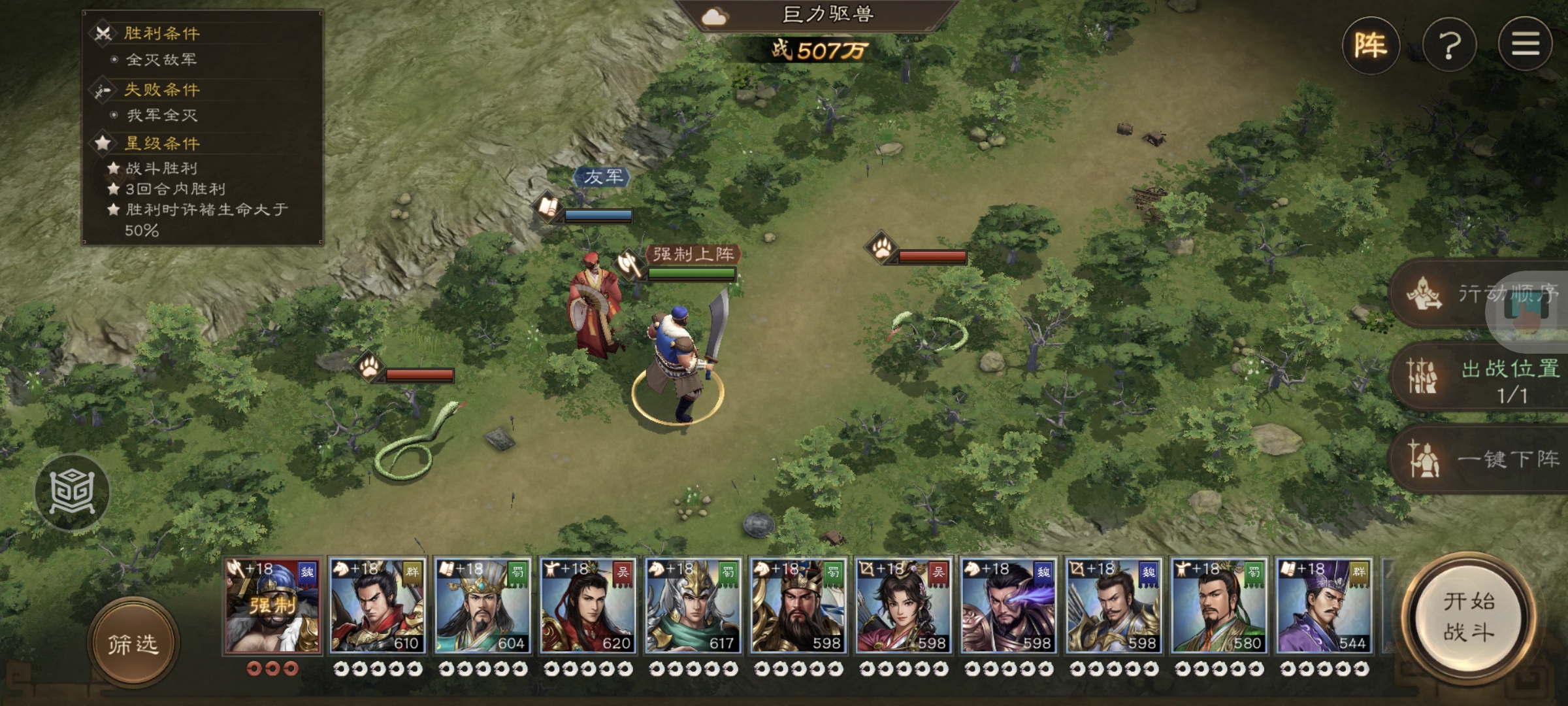This screenshot has height=706, width=1568.
Task: Open the hamburger main menu
Action: click(1525, 45)
